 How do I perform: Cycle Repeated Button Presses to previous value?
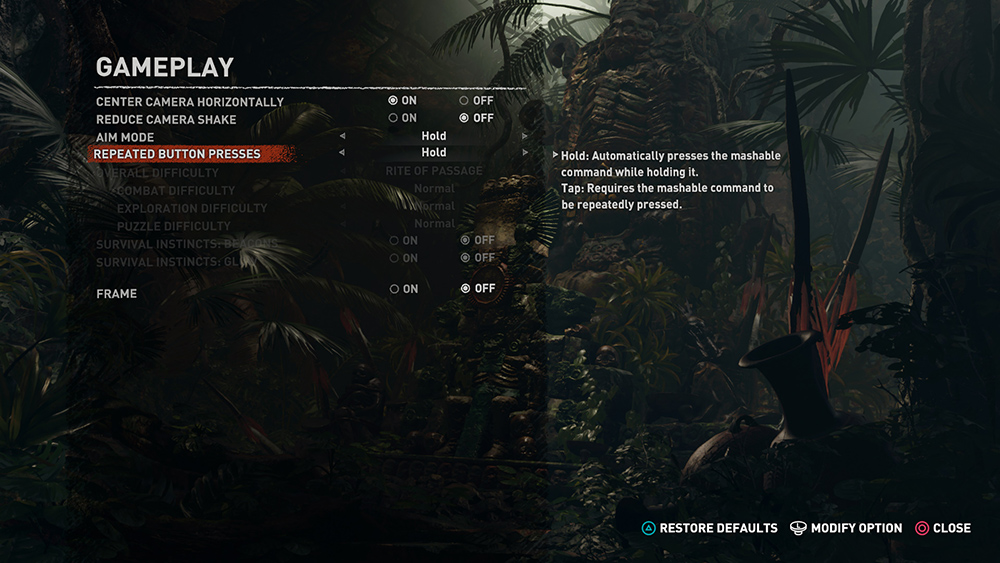[342, 153]
